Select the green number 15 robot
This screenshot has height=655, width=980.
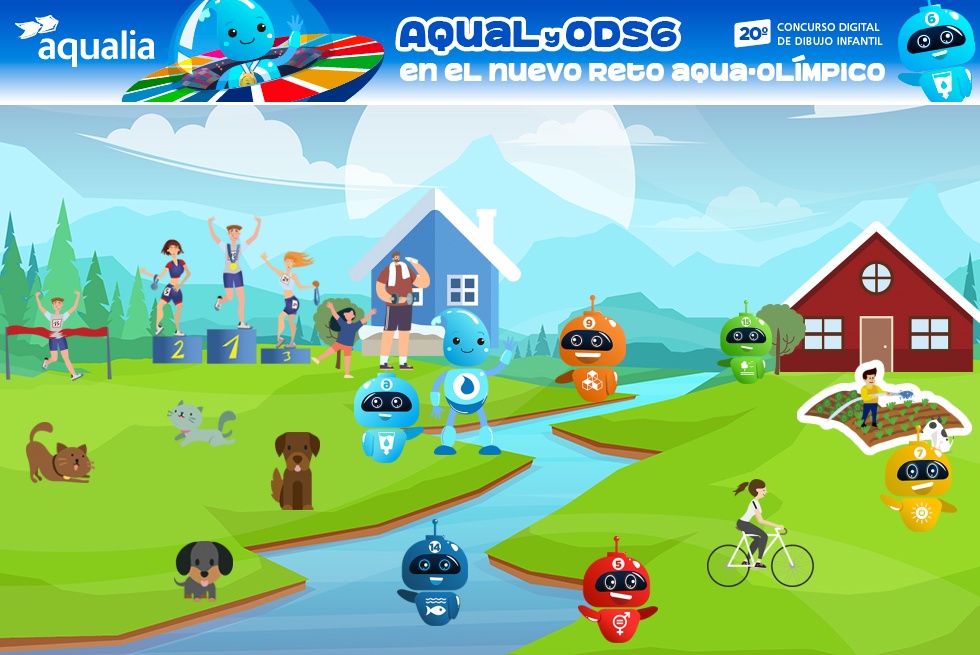pos(745,348)
